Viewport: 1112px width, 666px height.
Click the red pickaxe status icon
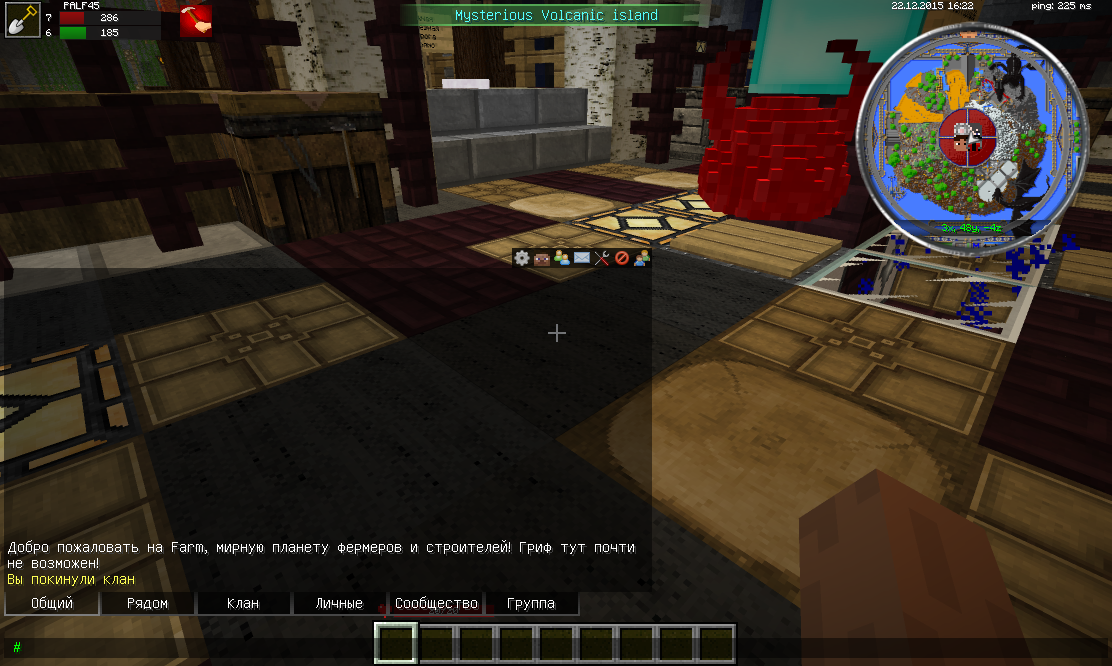[195, 21]
